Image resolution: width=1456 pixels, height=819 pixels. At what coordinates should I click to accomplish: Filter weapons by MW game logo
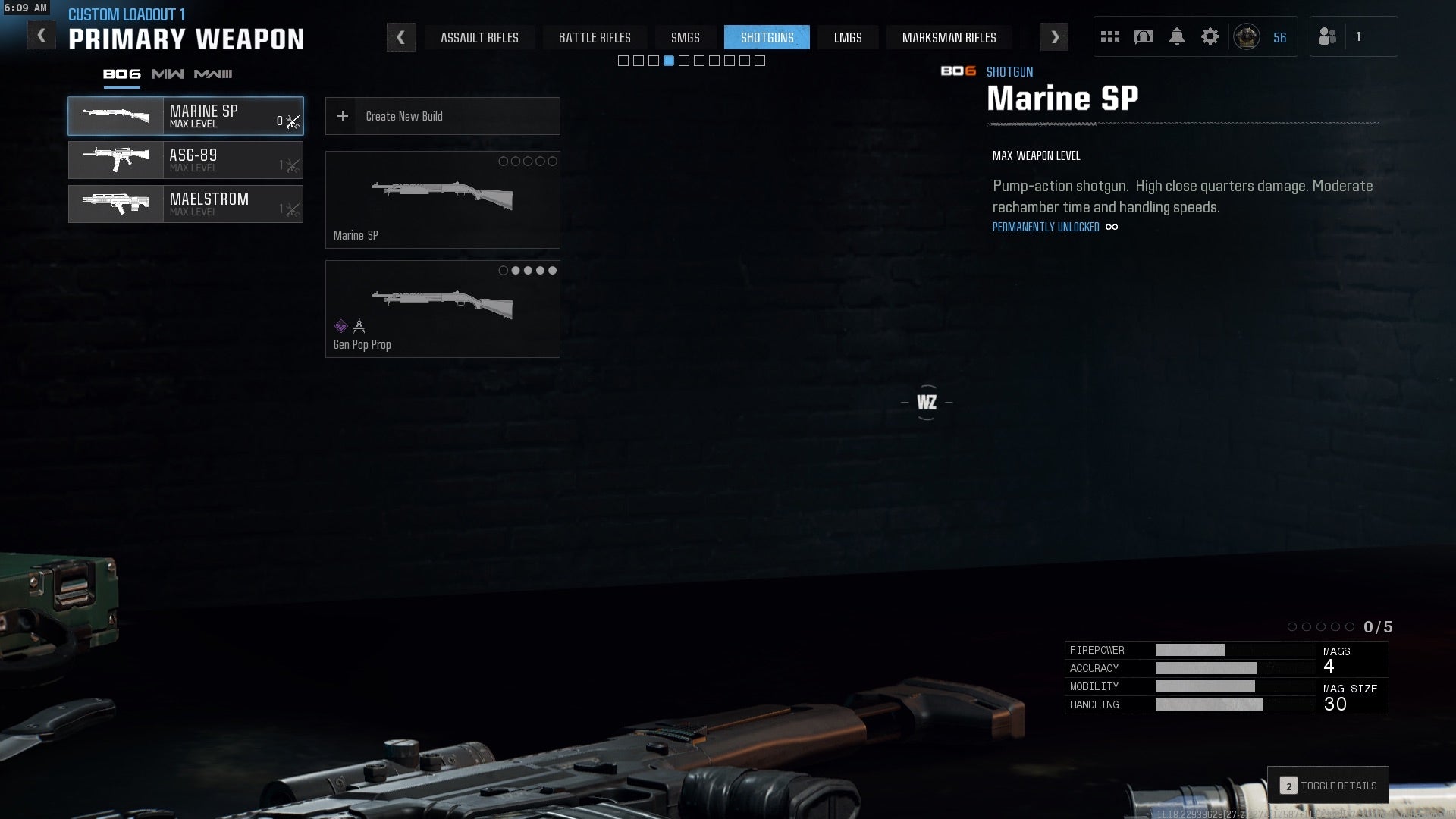(x=167, y=74)
